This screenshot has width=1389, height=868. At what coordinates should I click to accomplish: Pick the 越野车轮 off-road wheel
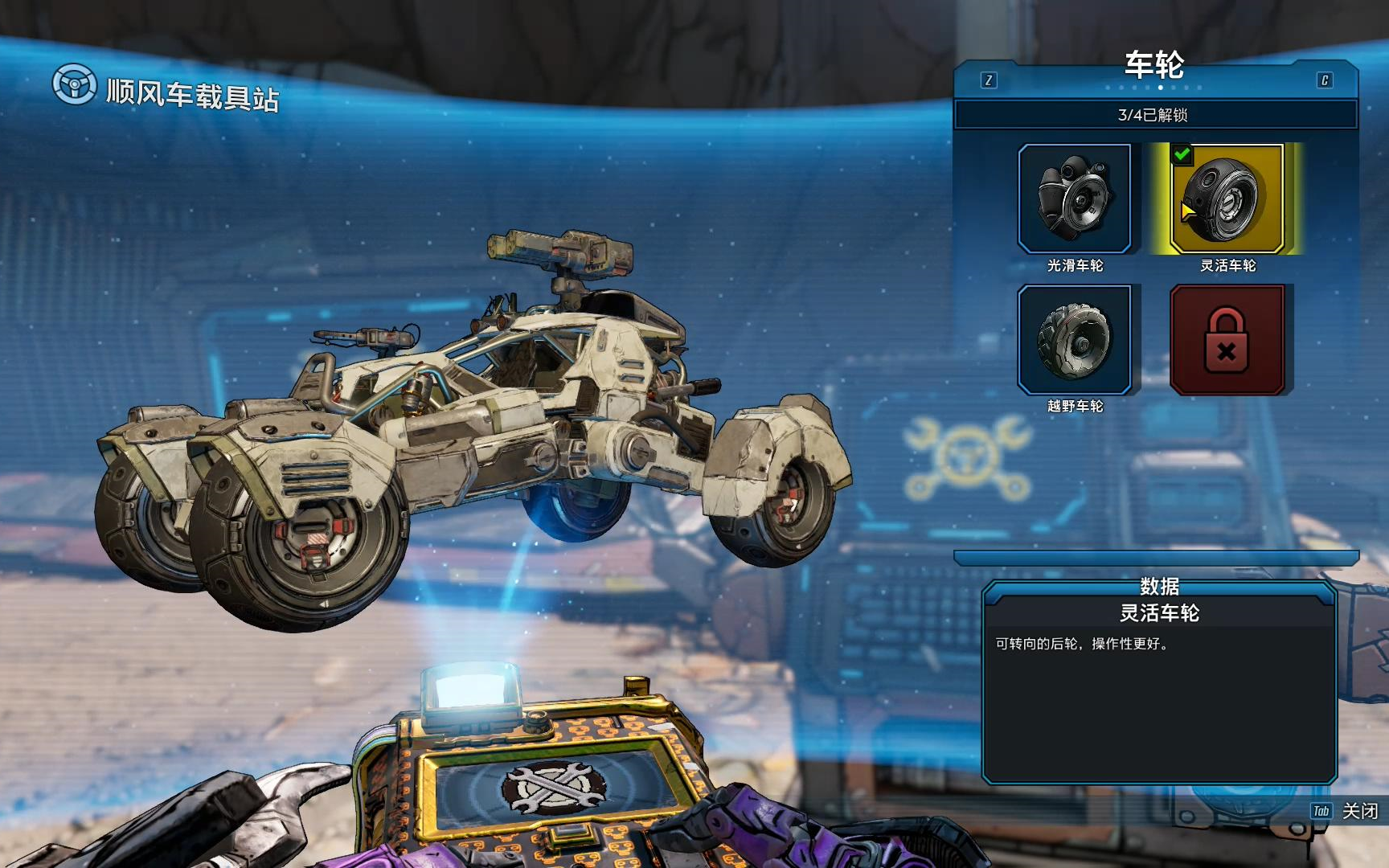point(1074,340)
